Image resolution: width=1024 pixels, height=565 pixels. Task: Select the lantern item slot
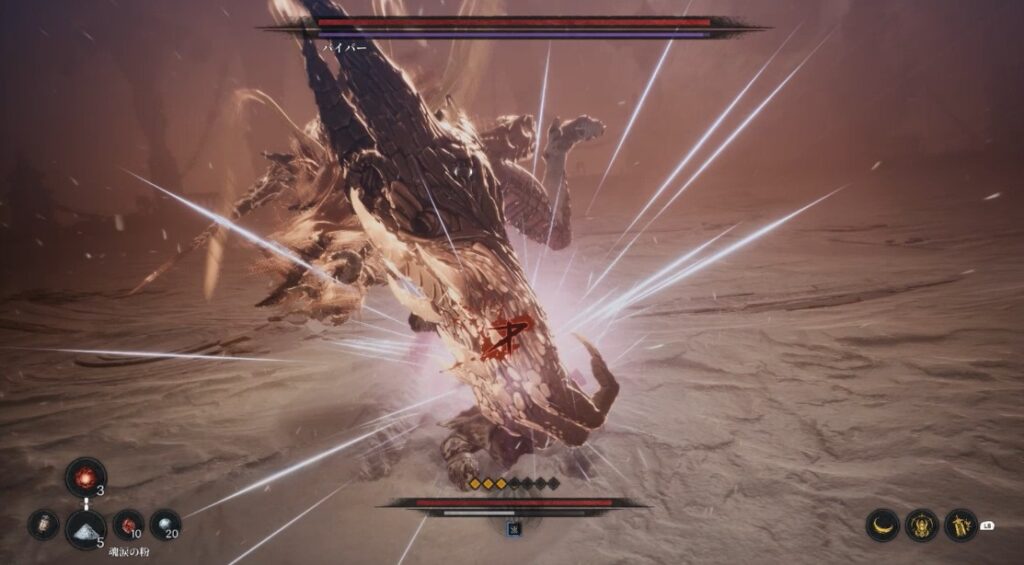43,524
